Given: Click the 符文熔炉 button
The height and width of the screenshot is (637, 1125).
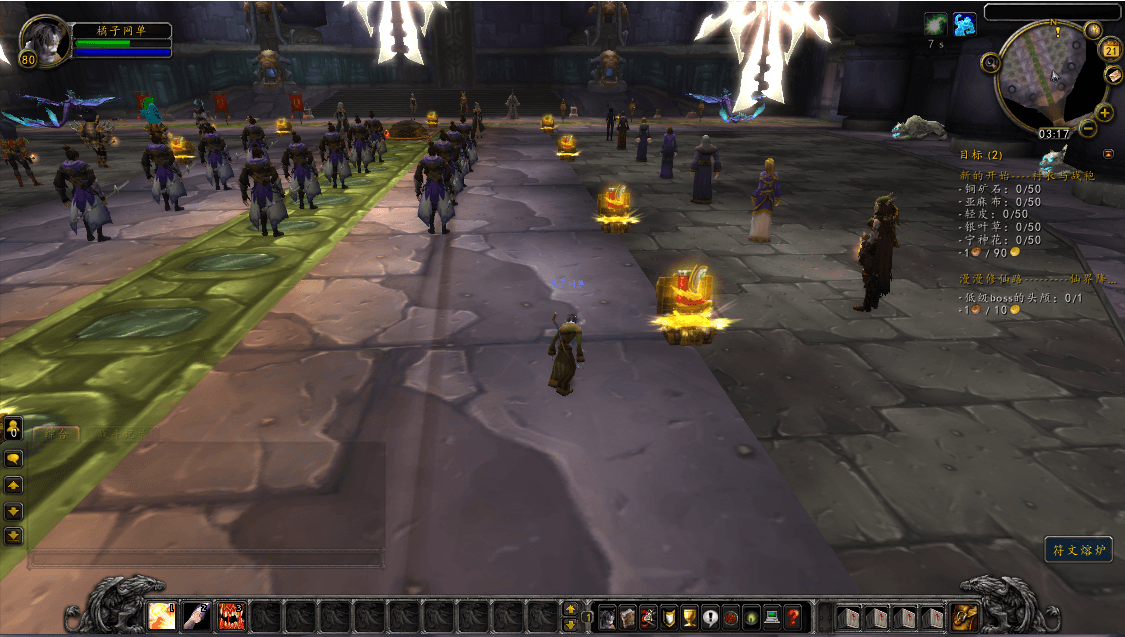Looking at the screenshot, I should point(1078,550).
